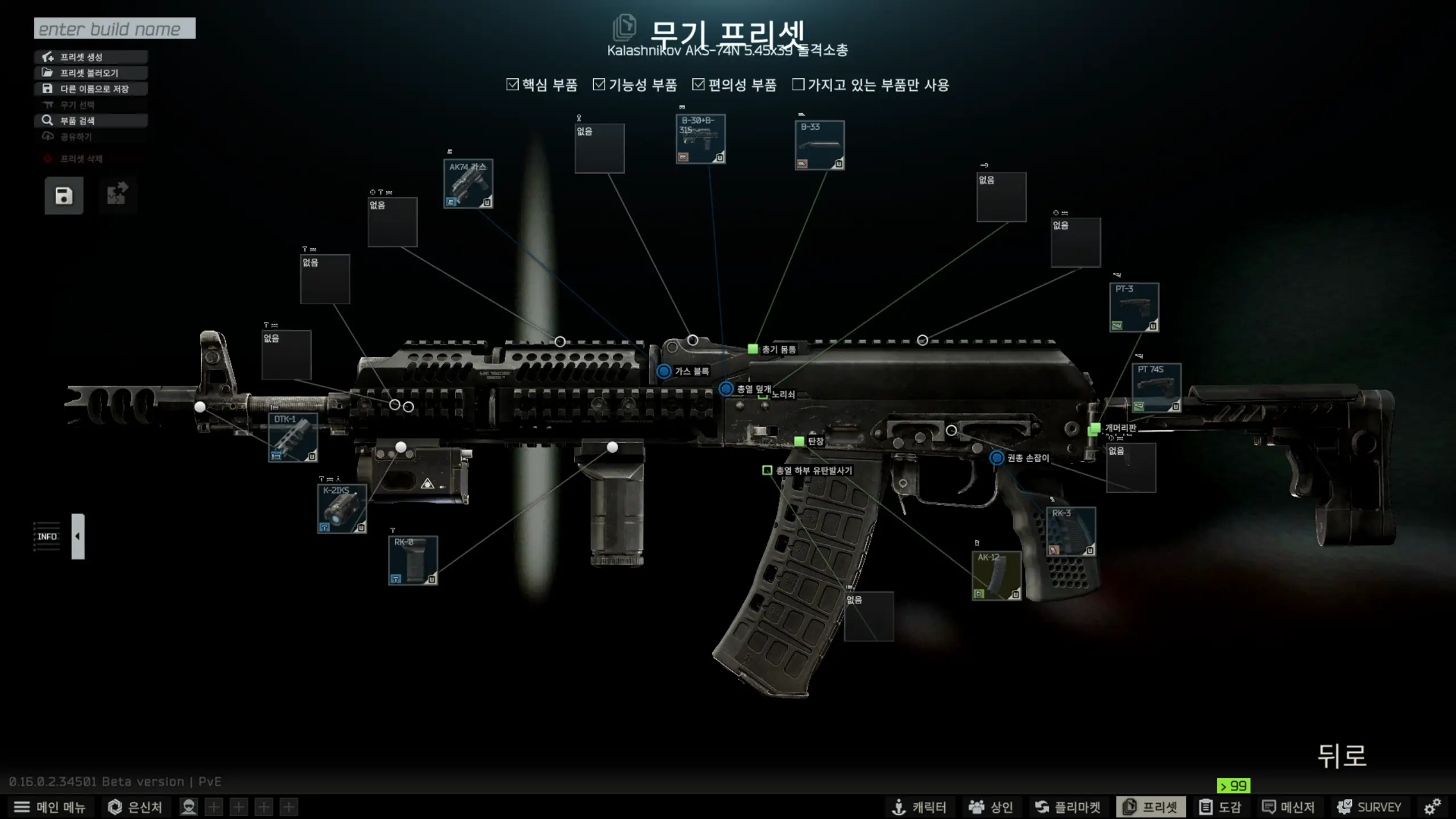Go back with the 뒤로 button
Screen dimensions: 1456x819
(1342, 756)
